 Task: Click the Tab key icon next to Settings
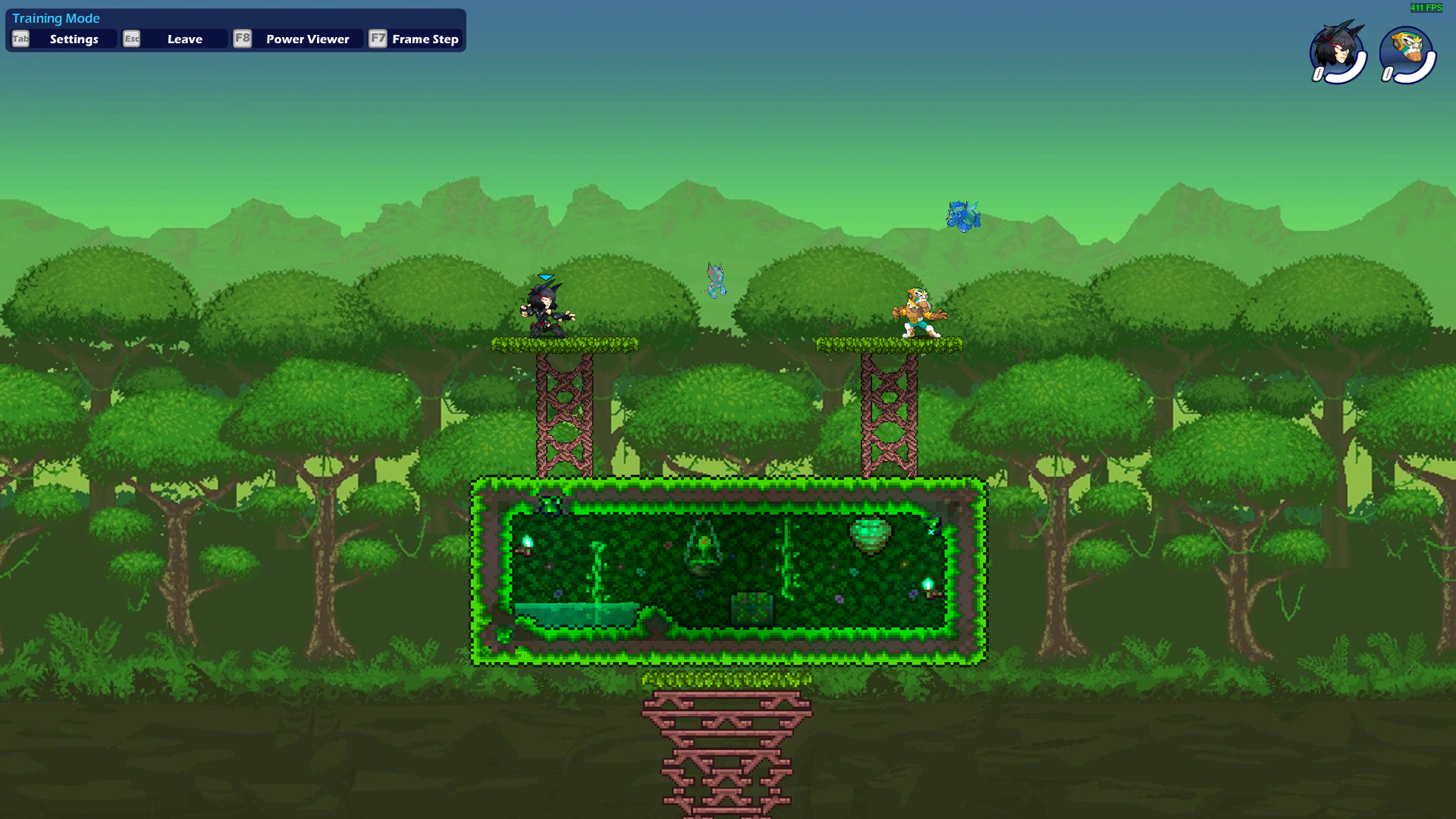click(x=20, y=39)
